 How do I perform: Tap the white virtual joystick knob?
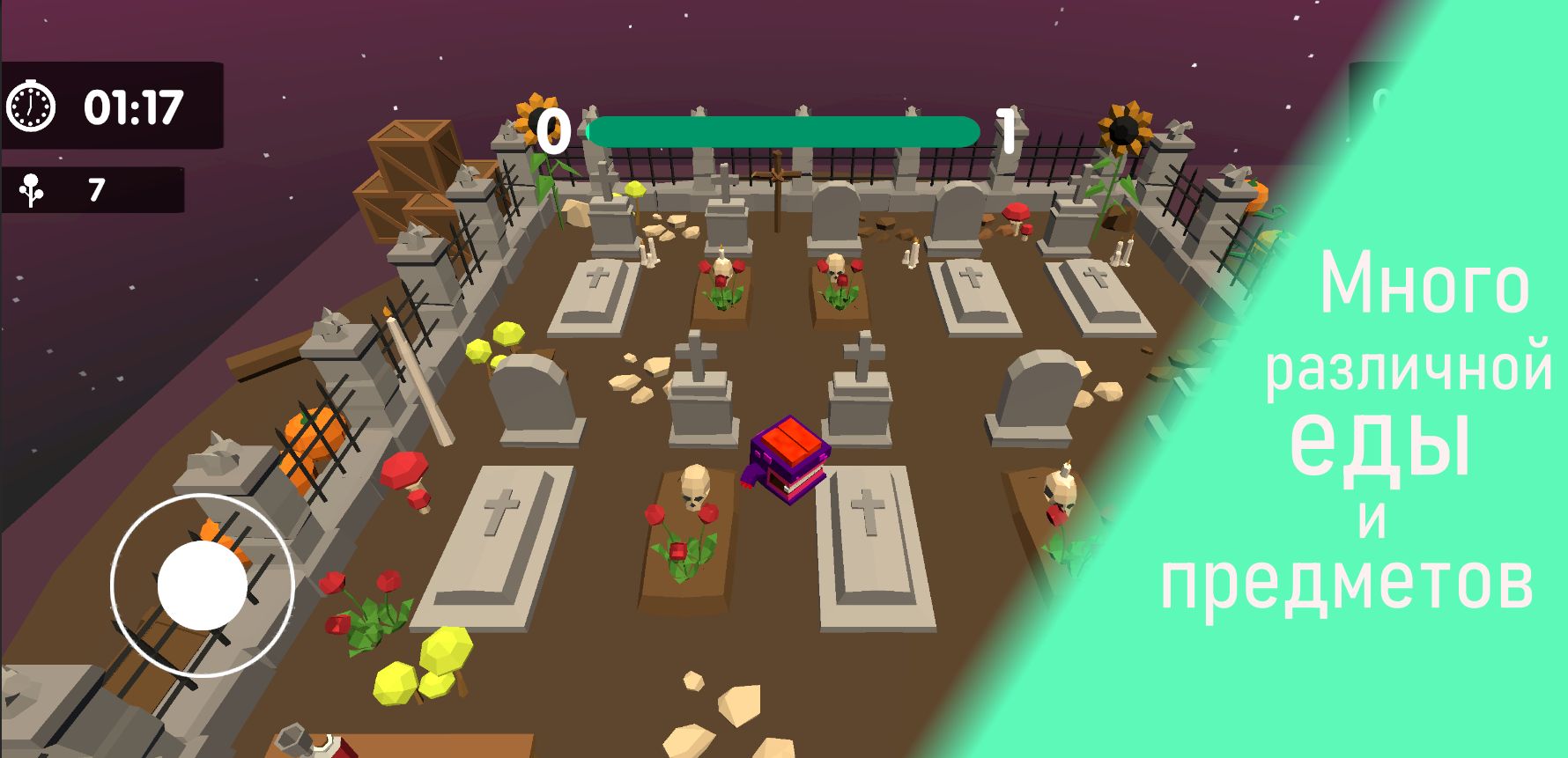[203, 585]
